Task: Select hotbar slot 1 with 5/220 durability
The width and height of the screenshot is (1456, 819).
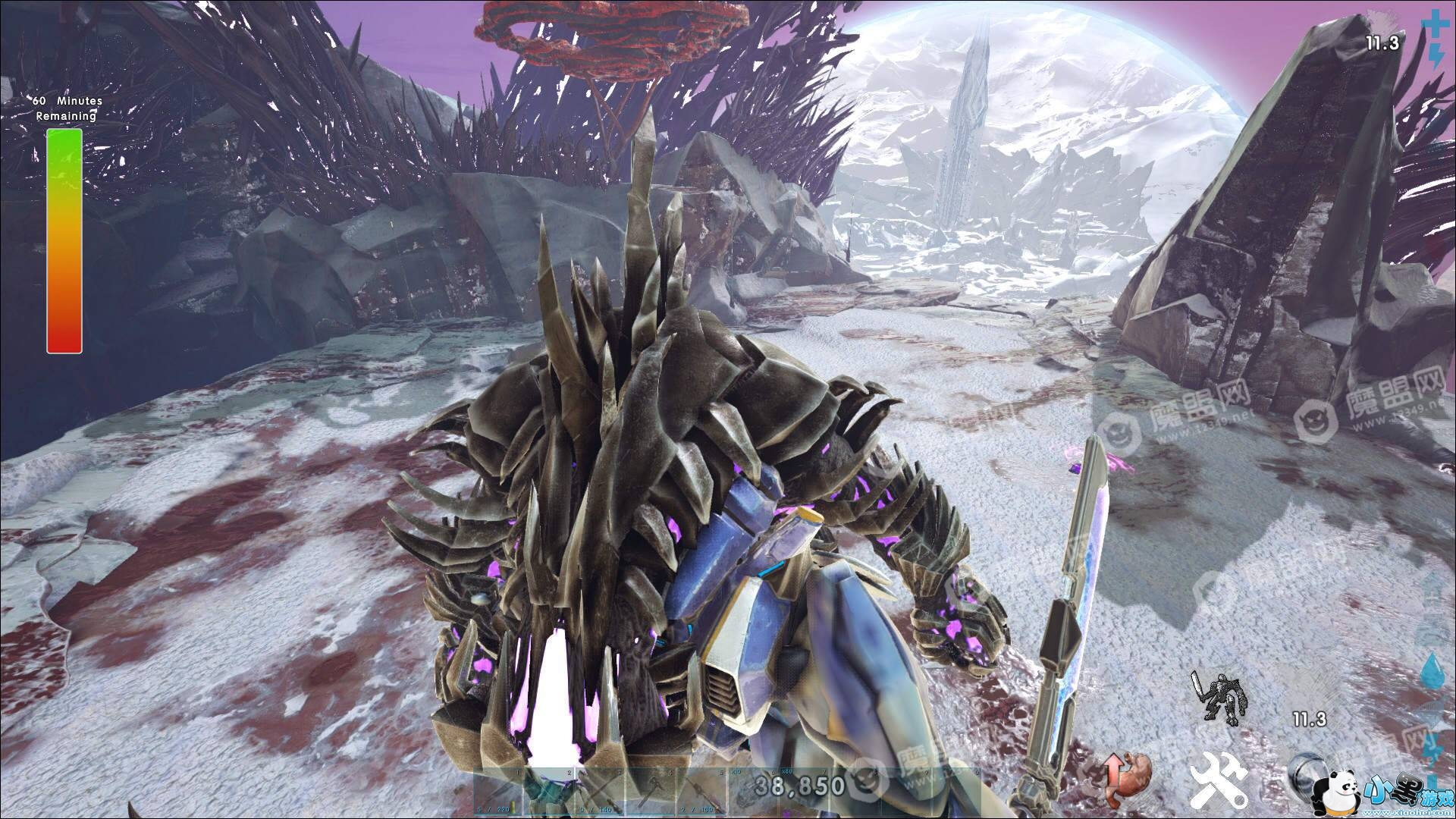Action: (499, 793)
